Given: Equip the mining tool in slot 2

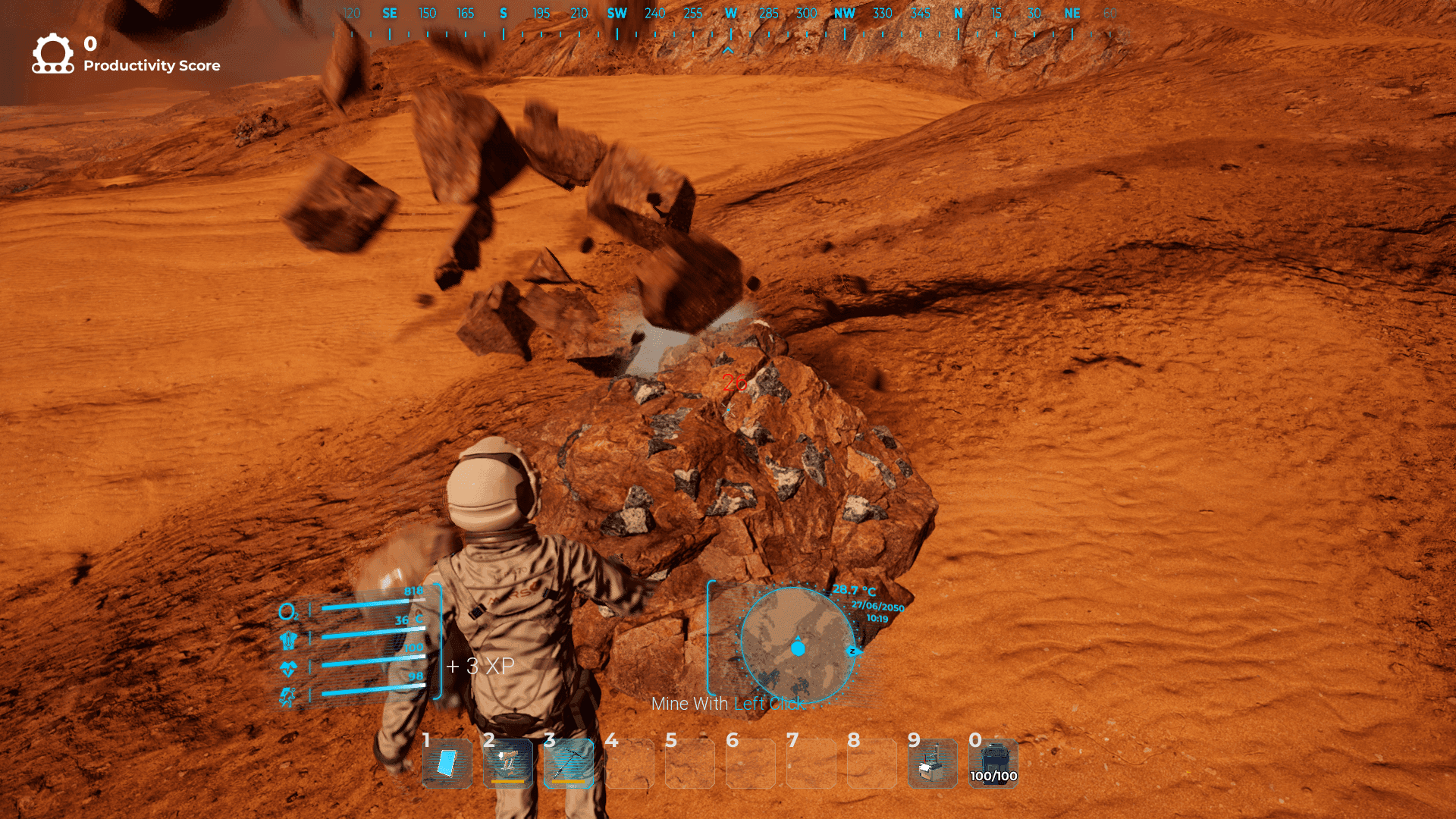Looking at the screenshot, I should point(508,763).
